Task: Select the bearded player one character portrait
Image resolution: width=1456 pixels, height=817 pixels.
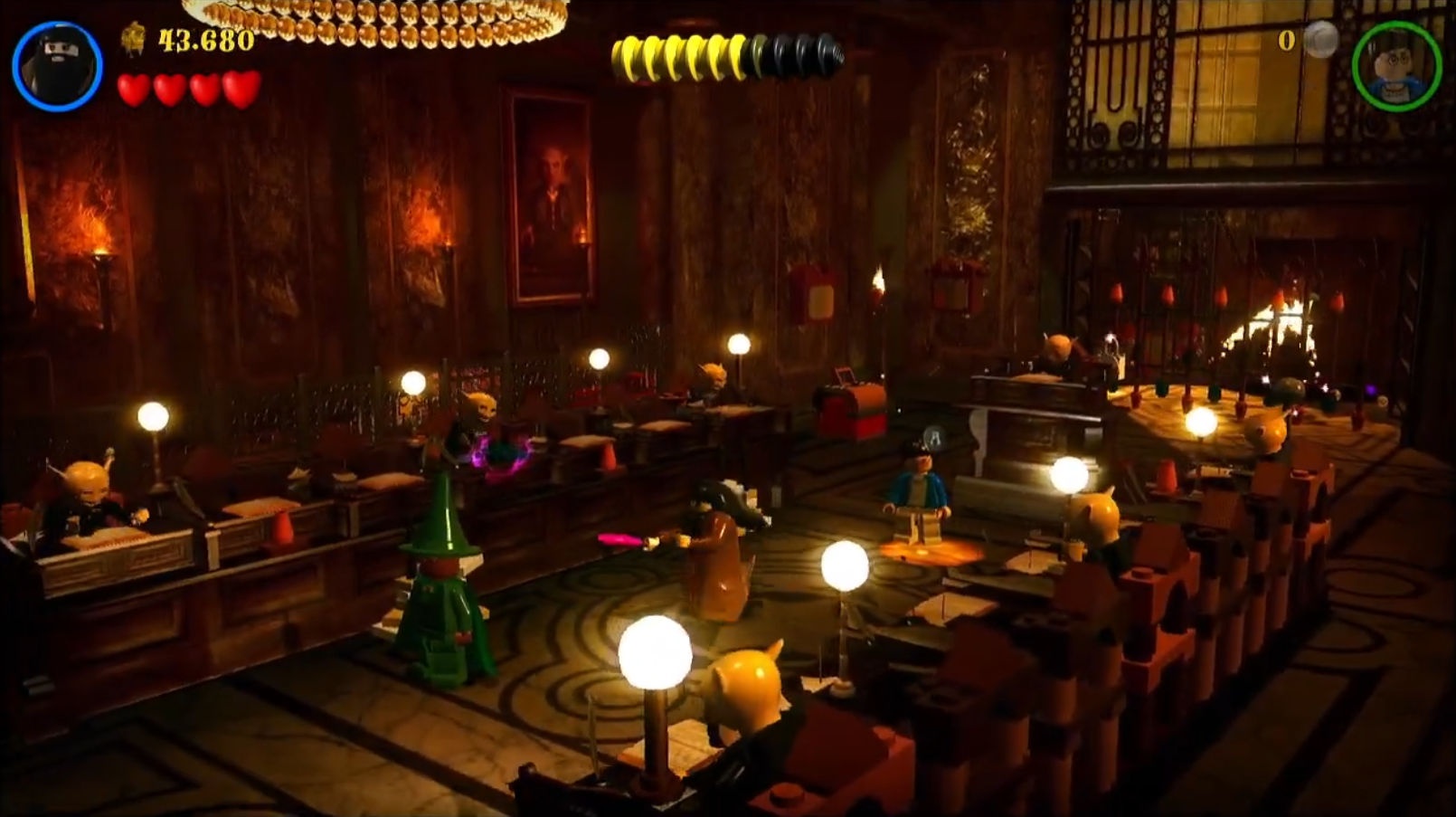Action: coord(57,66)
